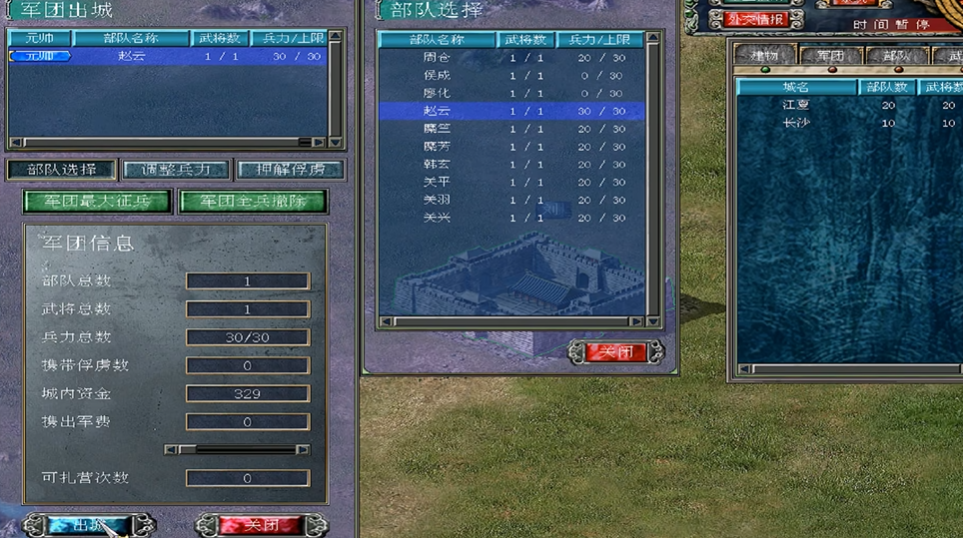This screenshot has height=538, width=963.
Task: Close the 部队选择 window
Action: tap(616, 352)
